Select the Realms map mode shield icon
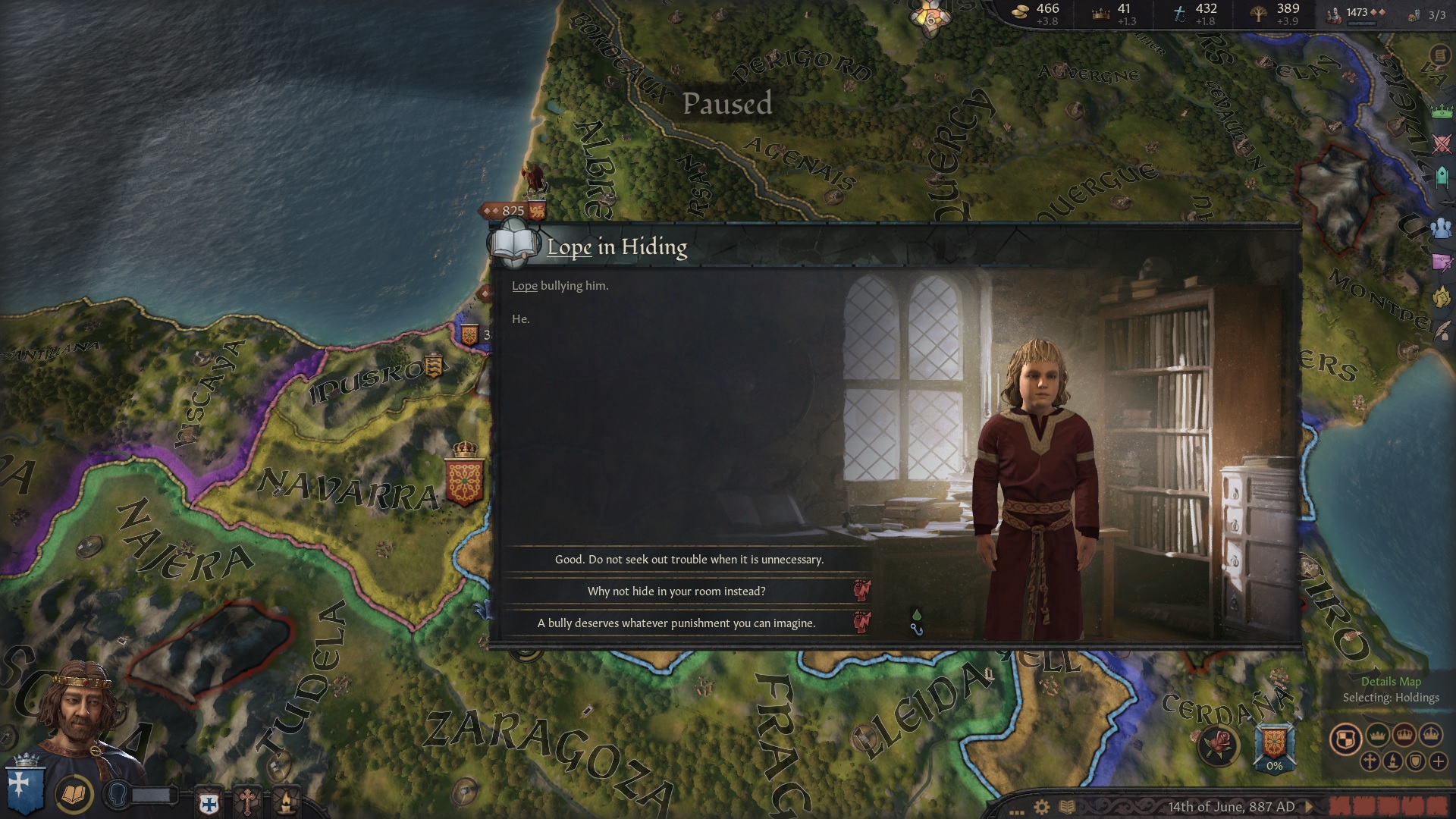Viewport: 1456px width, 819px height. pyautogui.click(x=1346, y=739)
